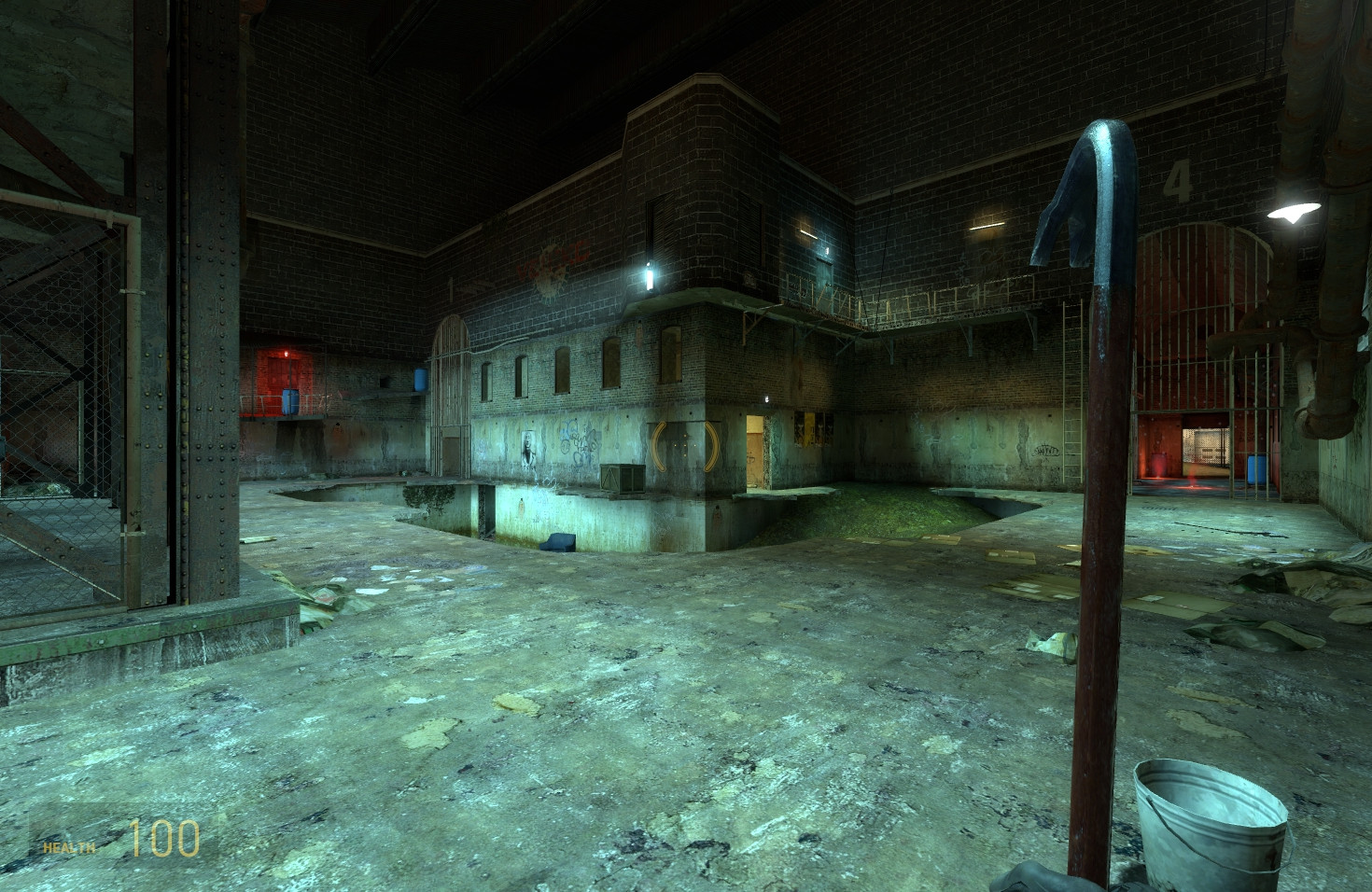Click the HEALTH label in the HUD
This screenshot has height=892, width=1372.
[68, 847]
